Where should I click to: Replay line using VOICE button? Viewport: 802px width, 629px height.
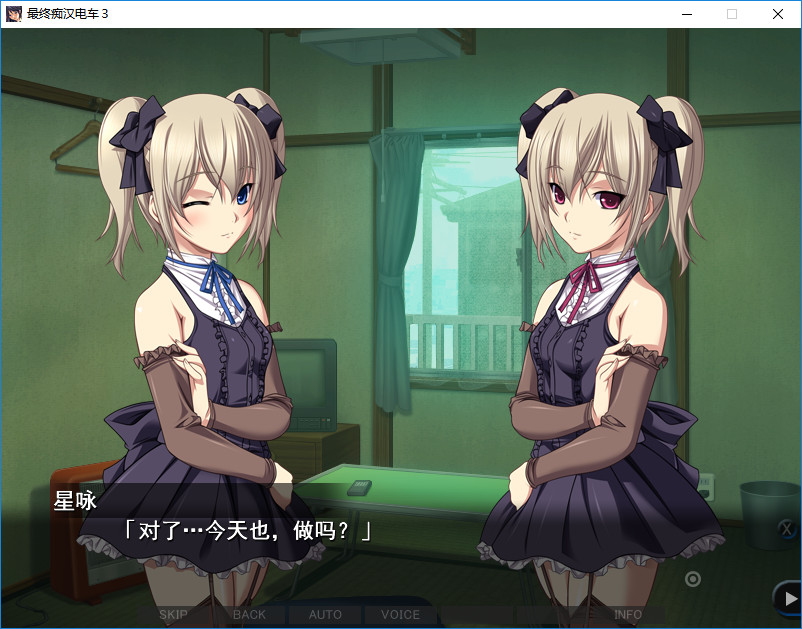coord(400,614)
